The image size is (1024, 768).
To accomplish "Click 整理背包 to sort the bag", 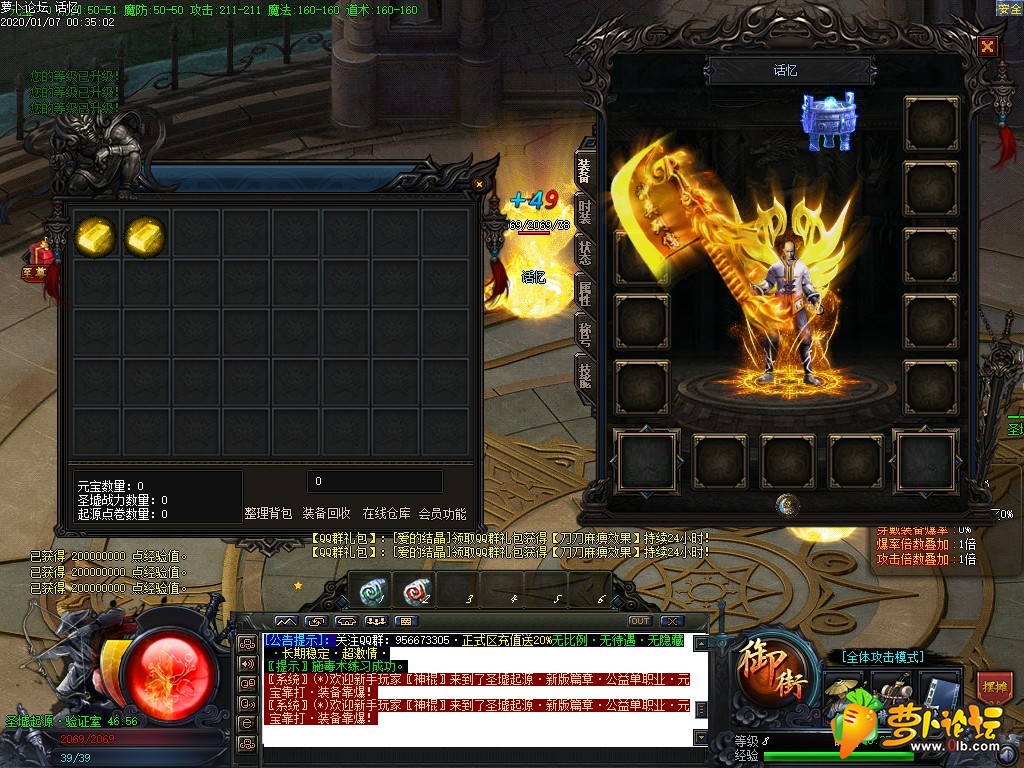I will pyautogui.click(x=268, y=514).
